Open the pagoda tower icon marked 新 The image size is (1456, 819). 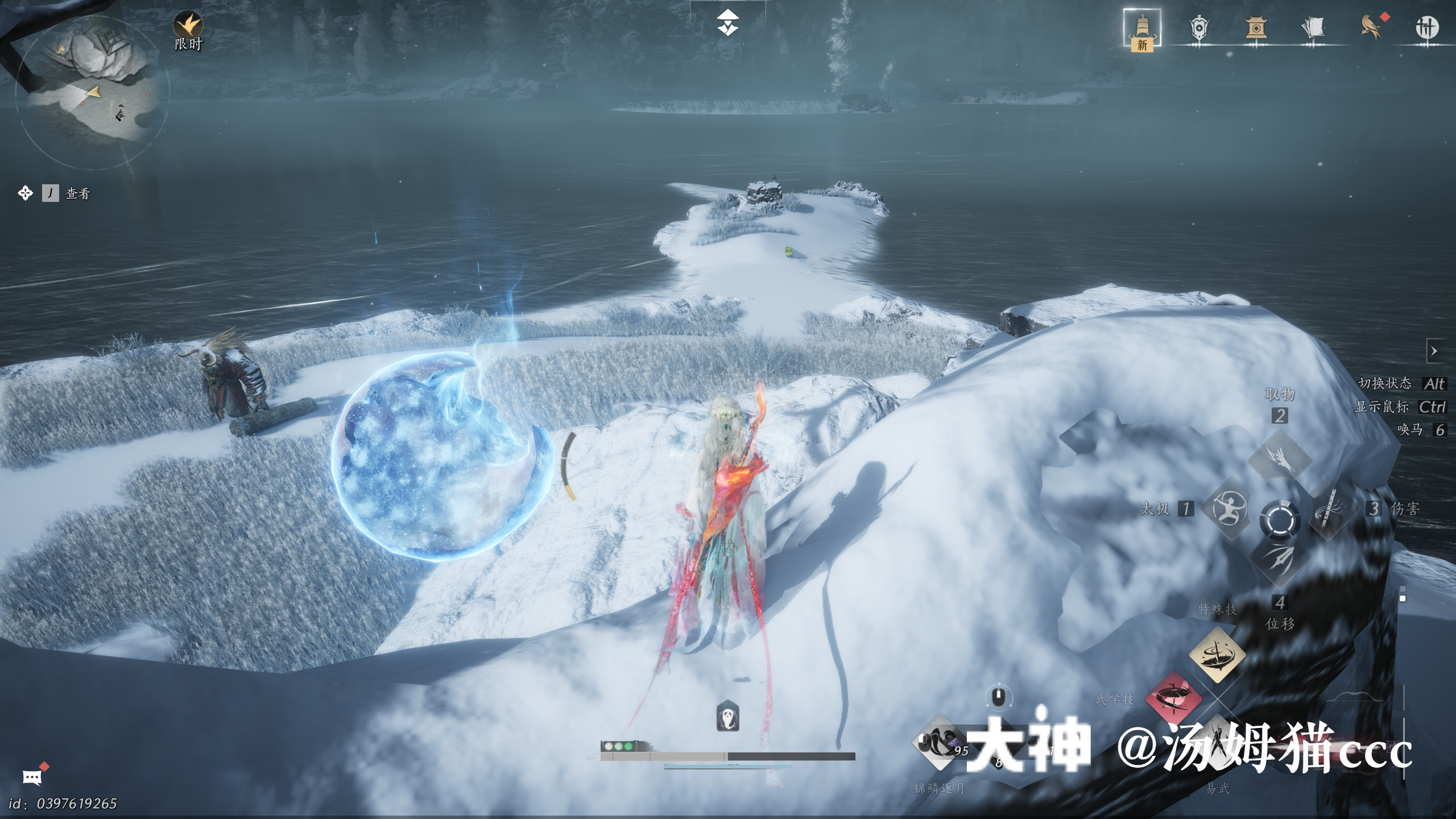point(1142,28)
